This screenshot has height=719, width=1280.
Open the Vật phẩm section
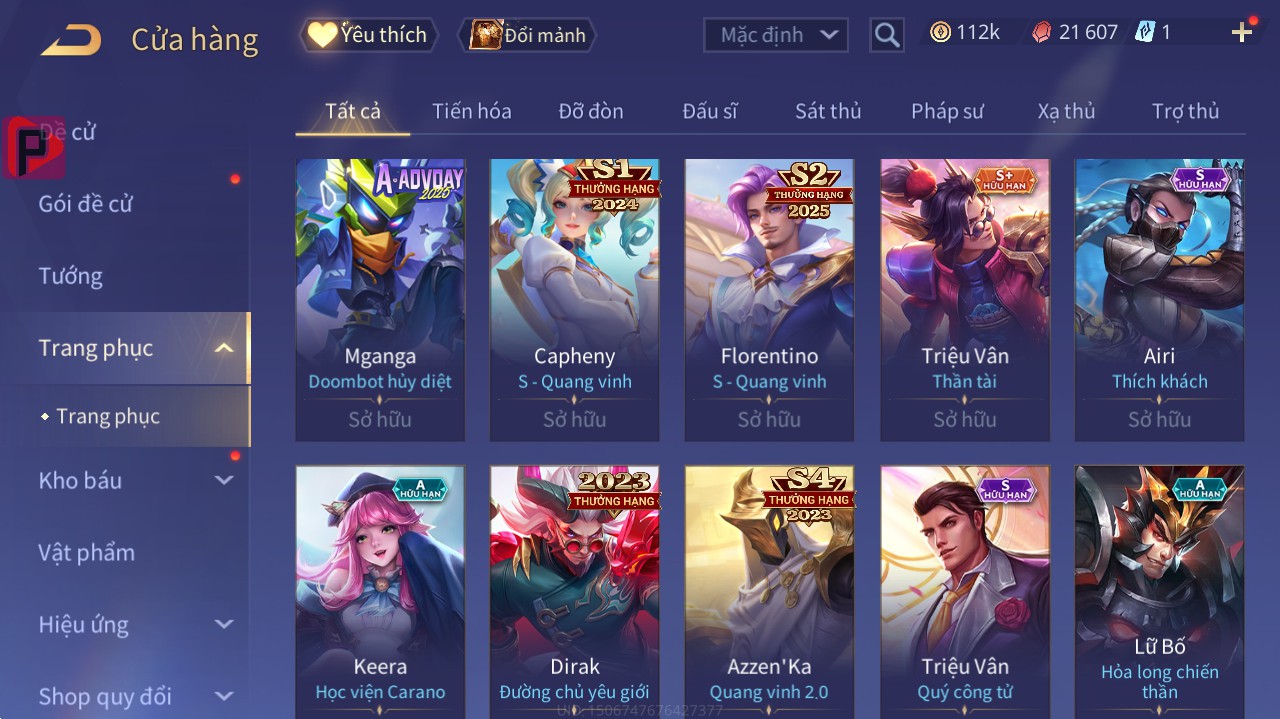point(86,553)
